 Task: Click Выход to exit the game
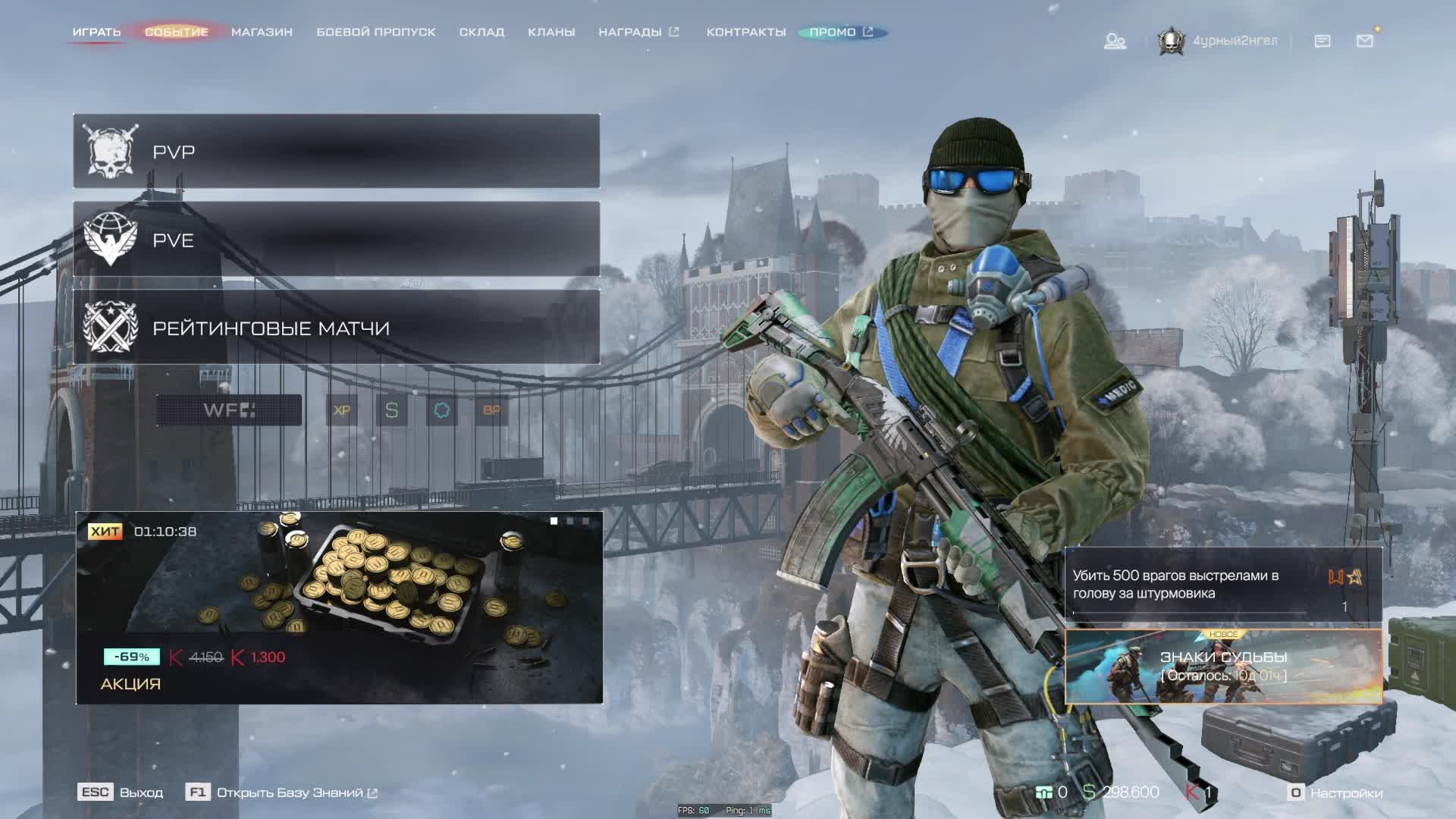click(x=121, y=792)
